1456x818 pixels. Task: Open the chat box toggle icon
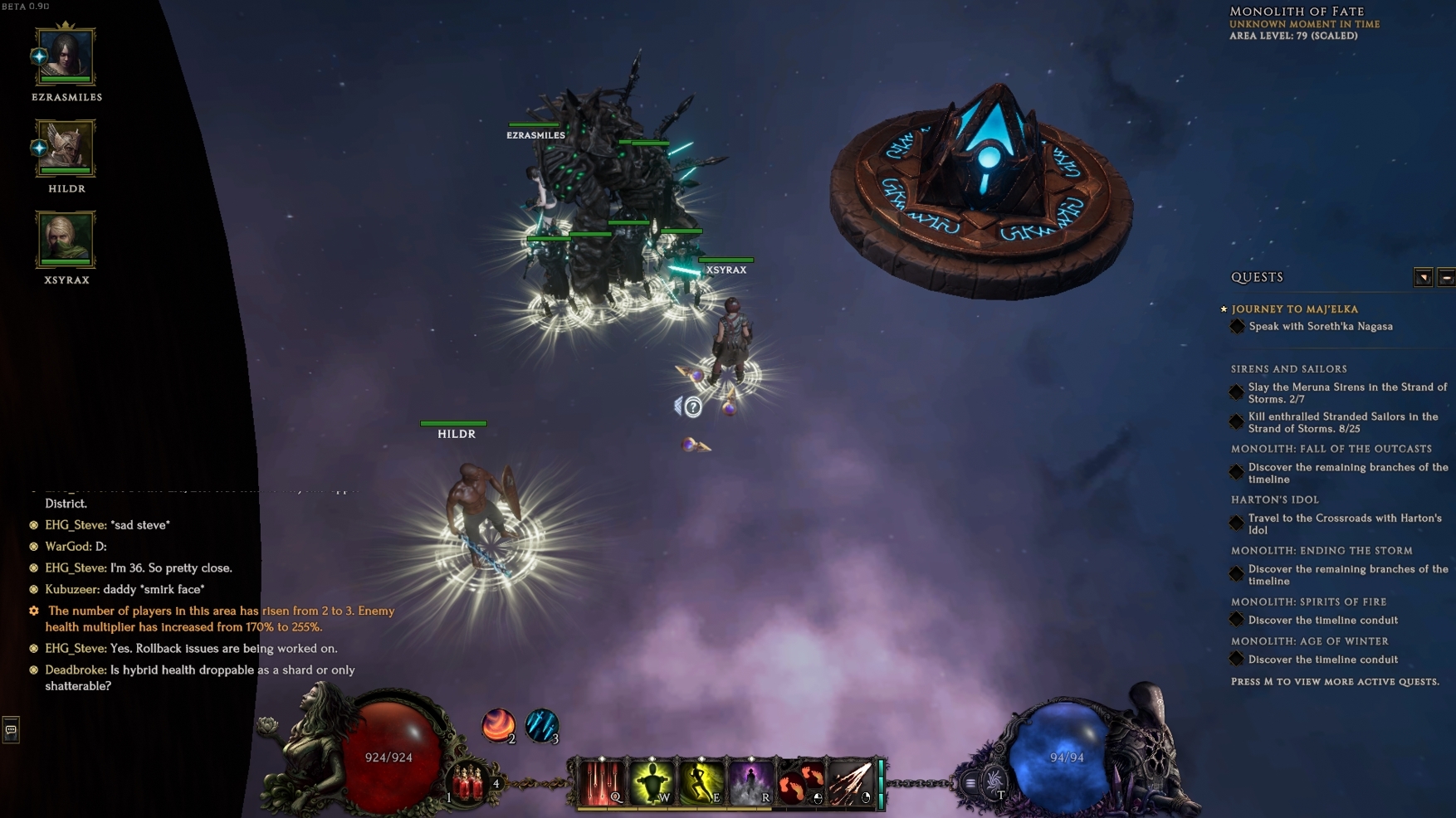click(x=11, y=730)
